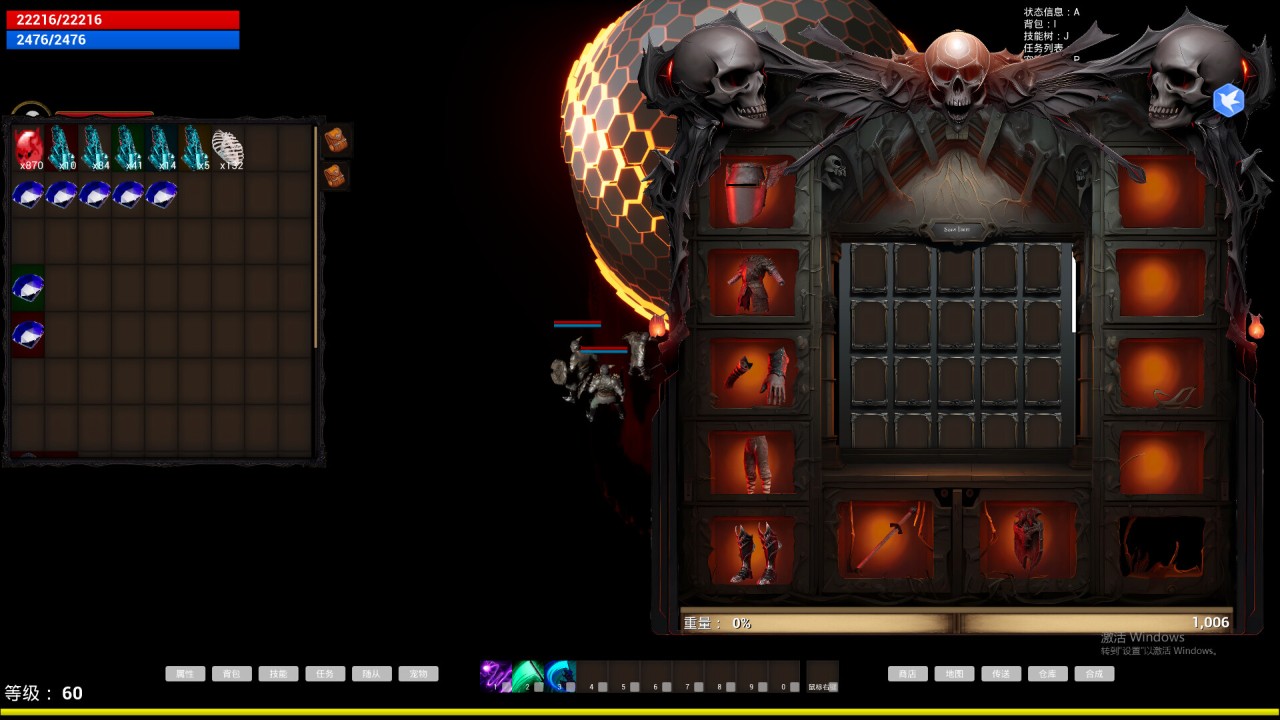Open the 合成 crafting menu
Image resolution: width=1280 pixels, height=720 pixels.
[x=1094, y=674]
